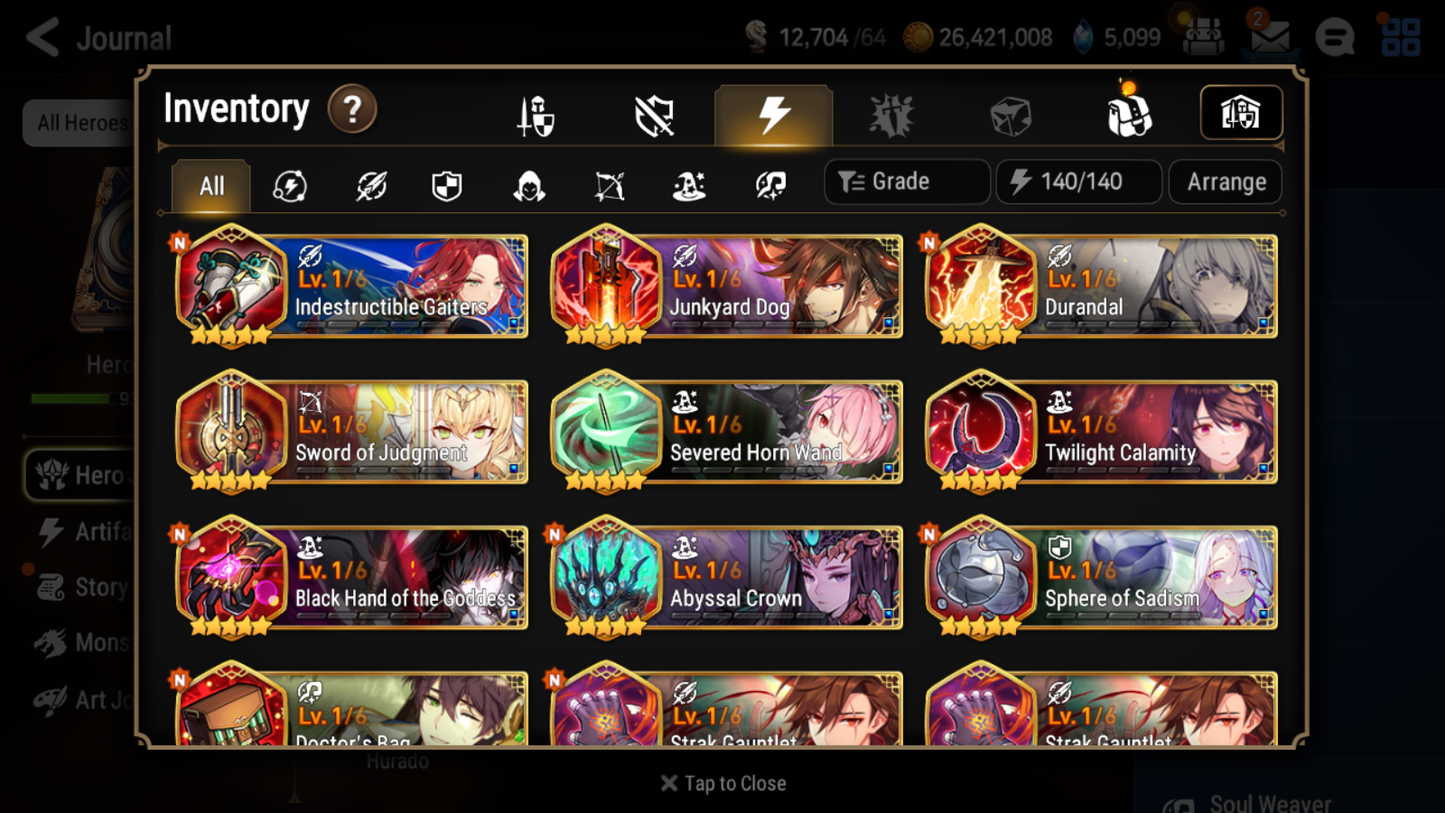1445x813 pixels.
Task: Tap the close bar at the bottom
Action: pyautogui.click(x=722, y=784)
